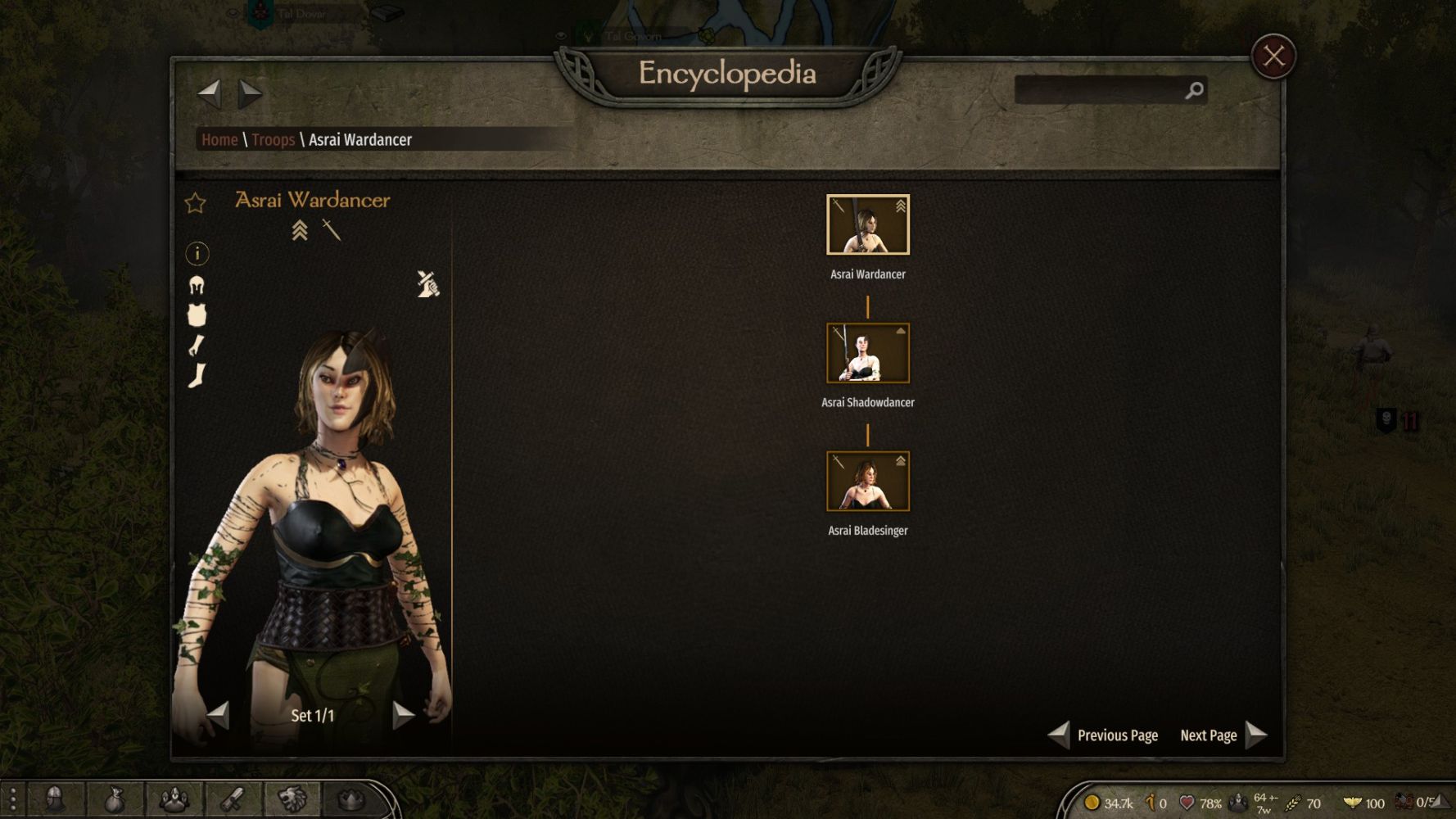The width and height of the screenshot is (1456, 819).
Task: Go to the Previous Page
Action: coord(1105,735)
